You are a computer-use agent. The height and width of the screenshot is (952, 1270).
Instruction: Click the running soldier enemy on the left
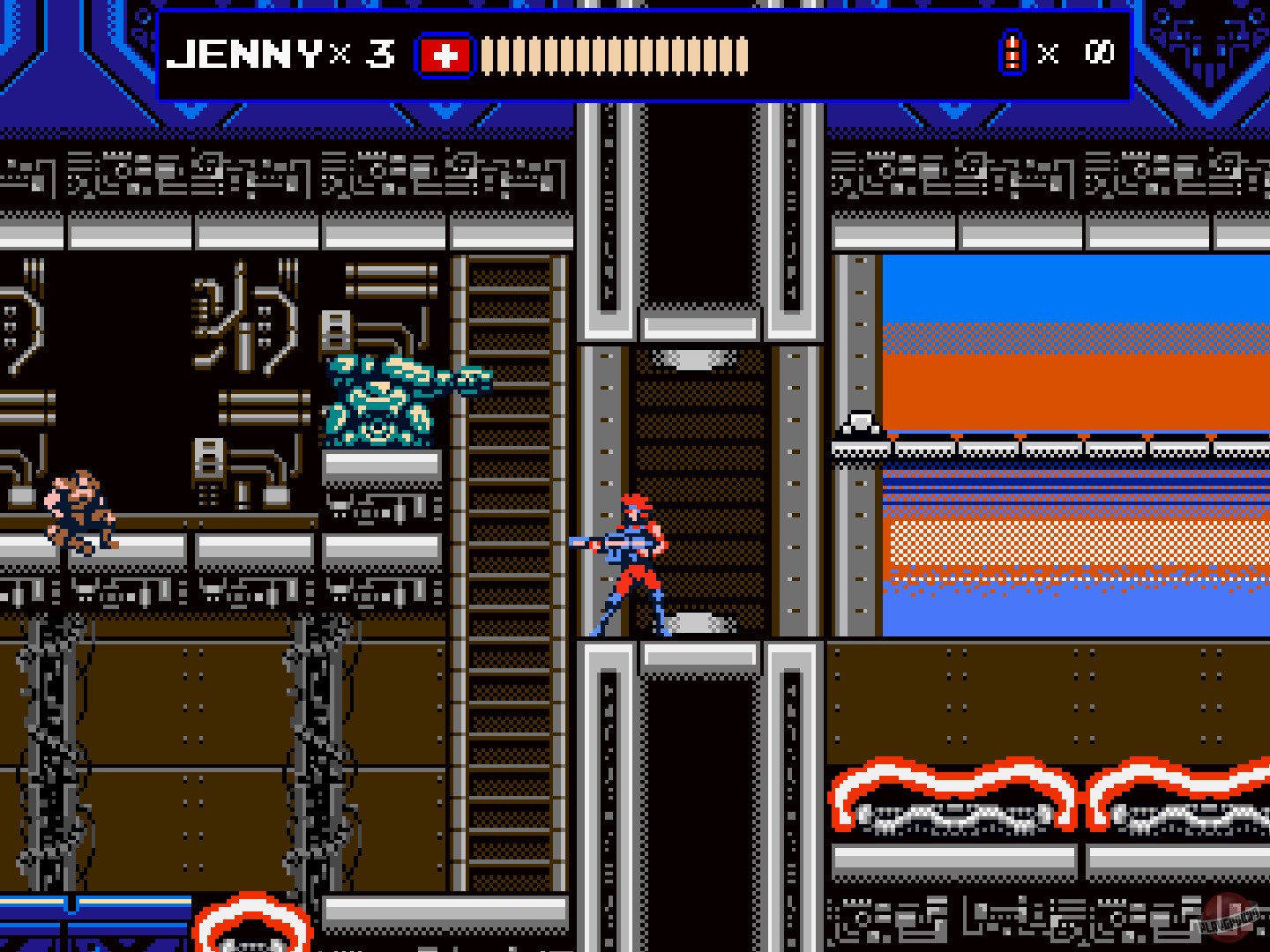(79, 511)
